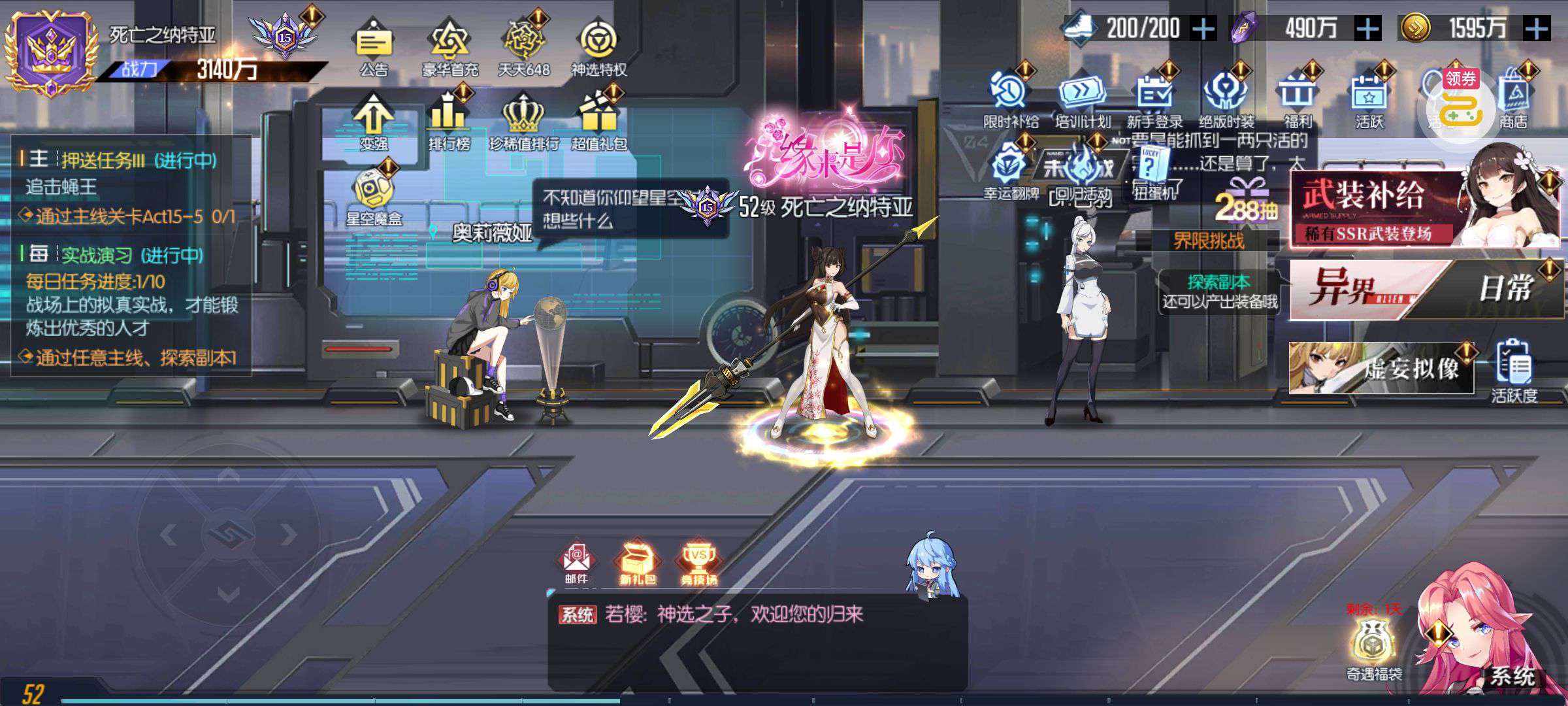Open the 超值礼包 gift pack
1568x706 pixels.
coord(598,118)
